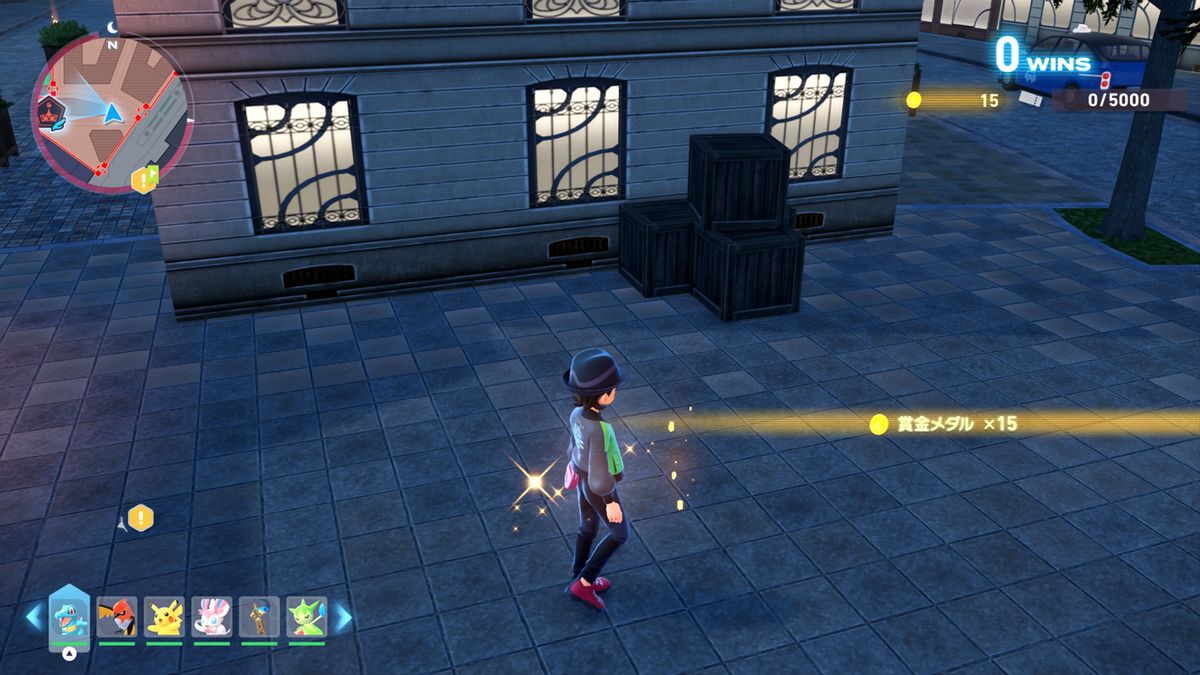This screenshot has width=1200, height=675.
Task: Click the yellow exclamation quest indicator above party
Action: pos(141,518)
